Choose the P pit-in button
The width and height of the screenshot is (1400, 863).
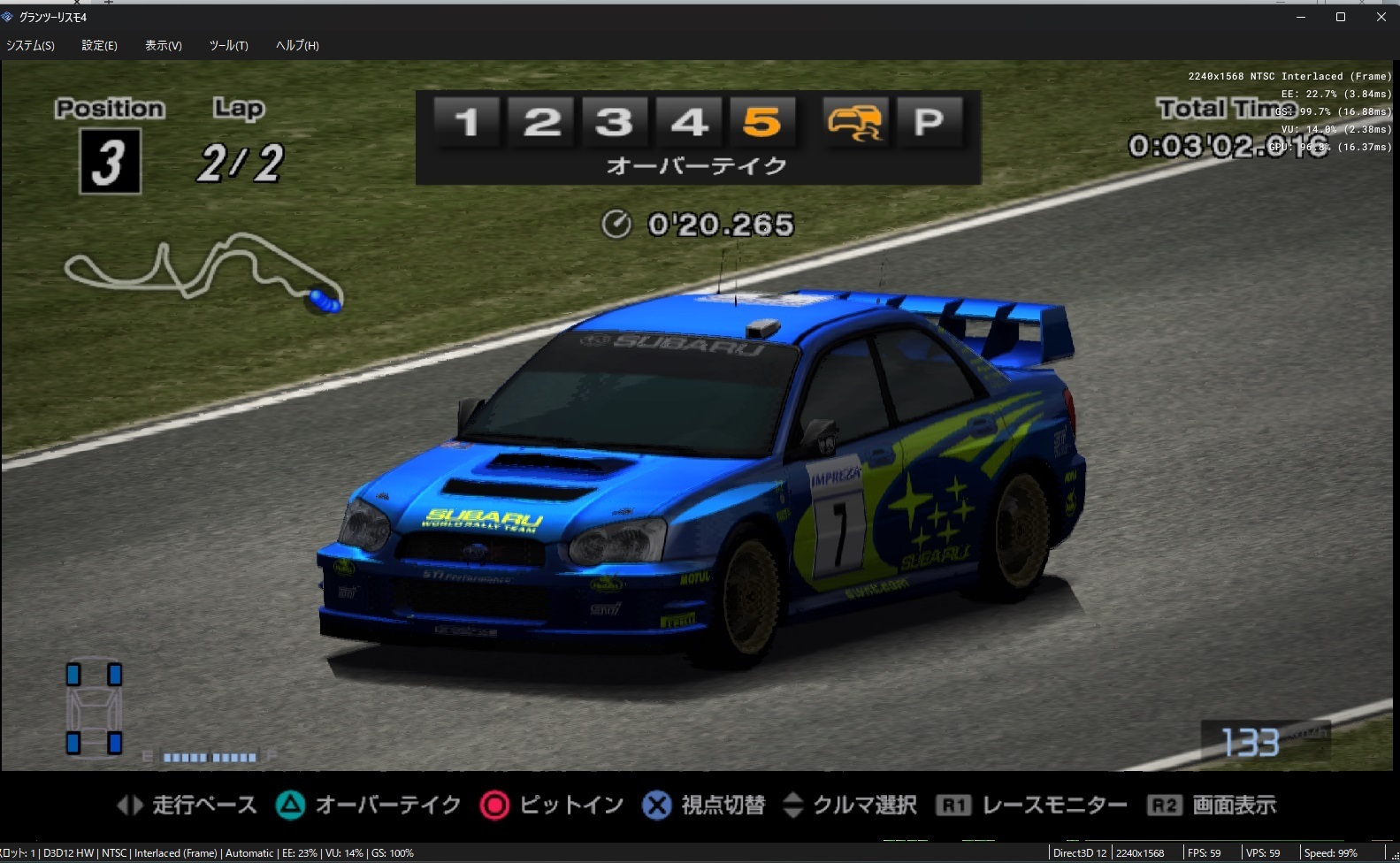pyautogui.click(x=929, y=121)
